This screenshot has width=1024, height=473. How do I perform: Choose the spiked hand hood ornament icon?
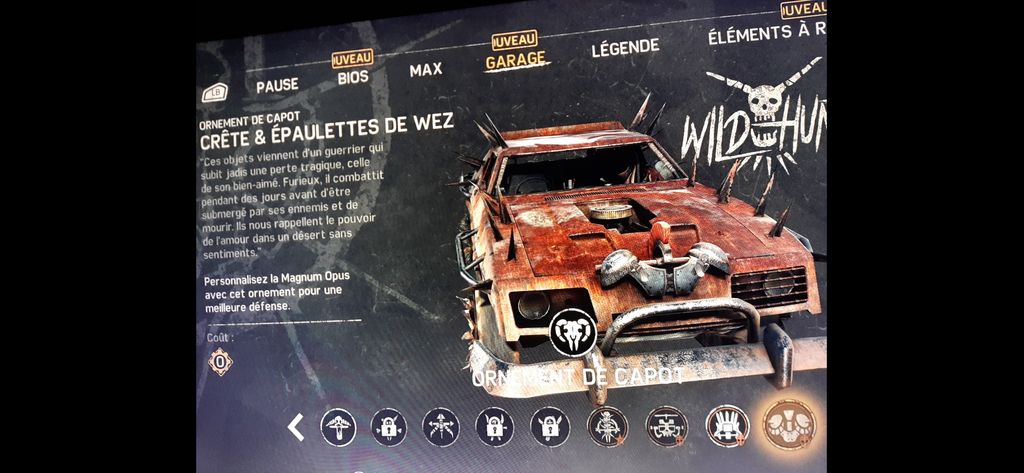tap(727, 425)
